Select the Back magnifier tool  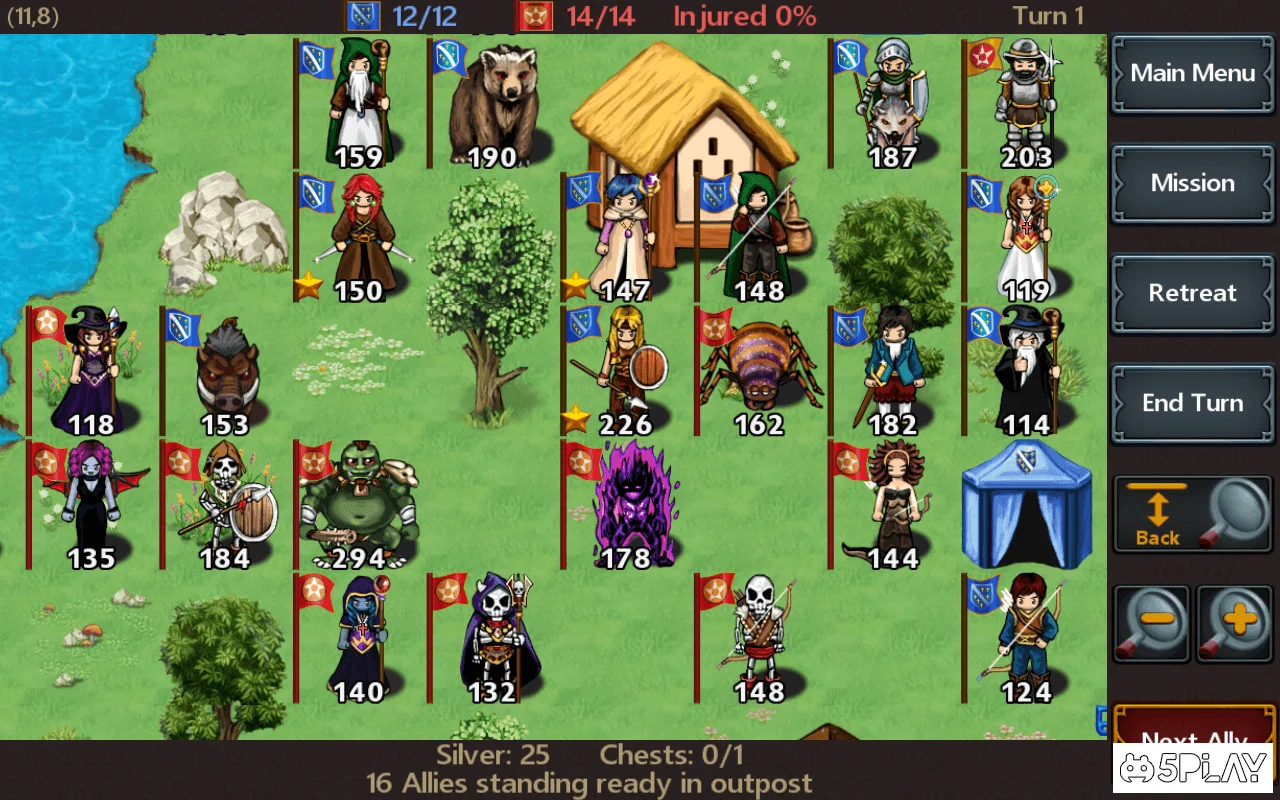pos(1192,513)
